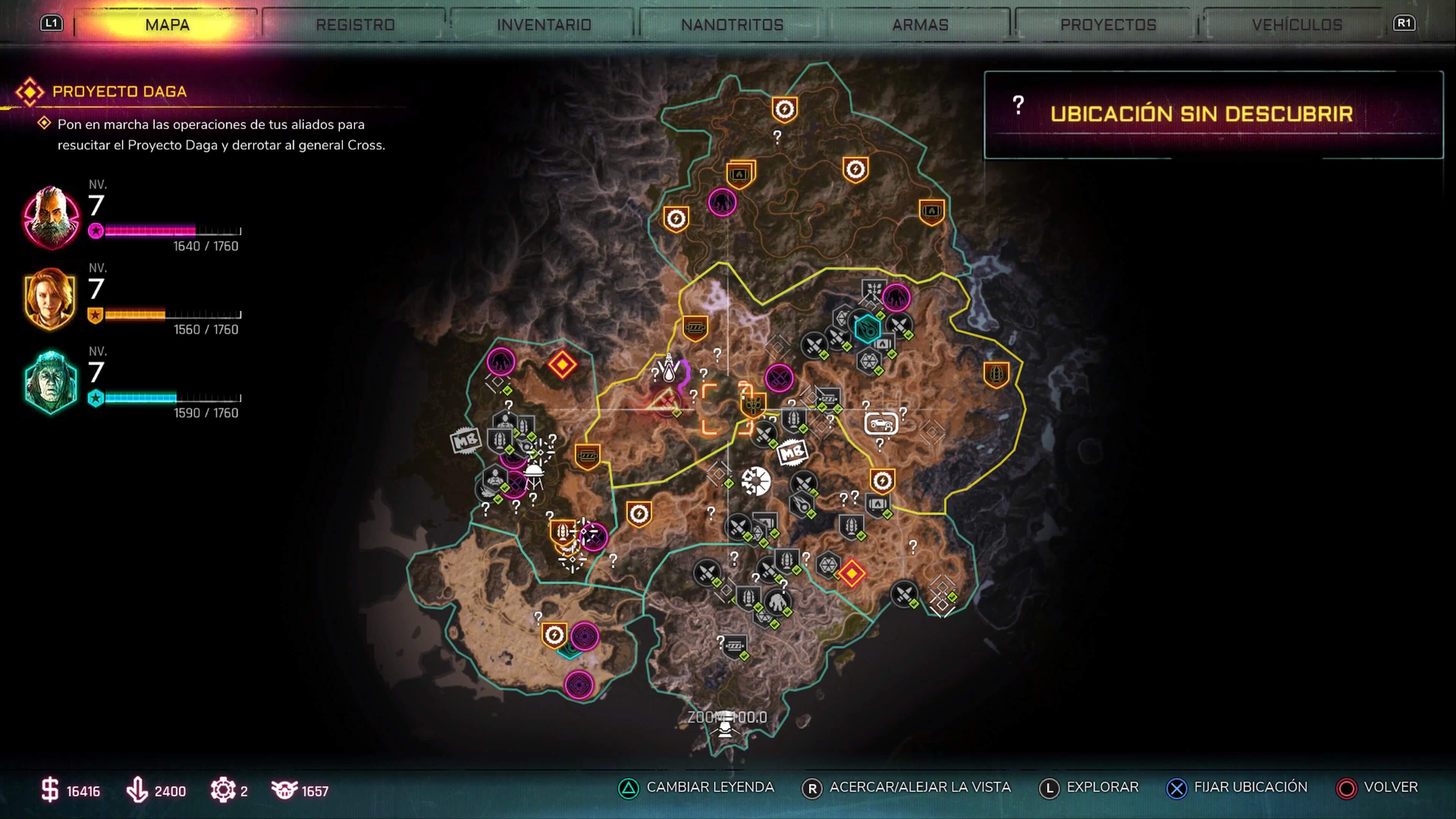Choose the bearded ally portrait
The image size is (1456, 819).
pos(51,217)
